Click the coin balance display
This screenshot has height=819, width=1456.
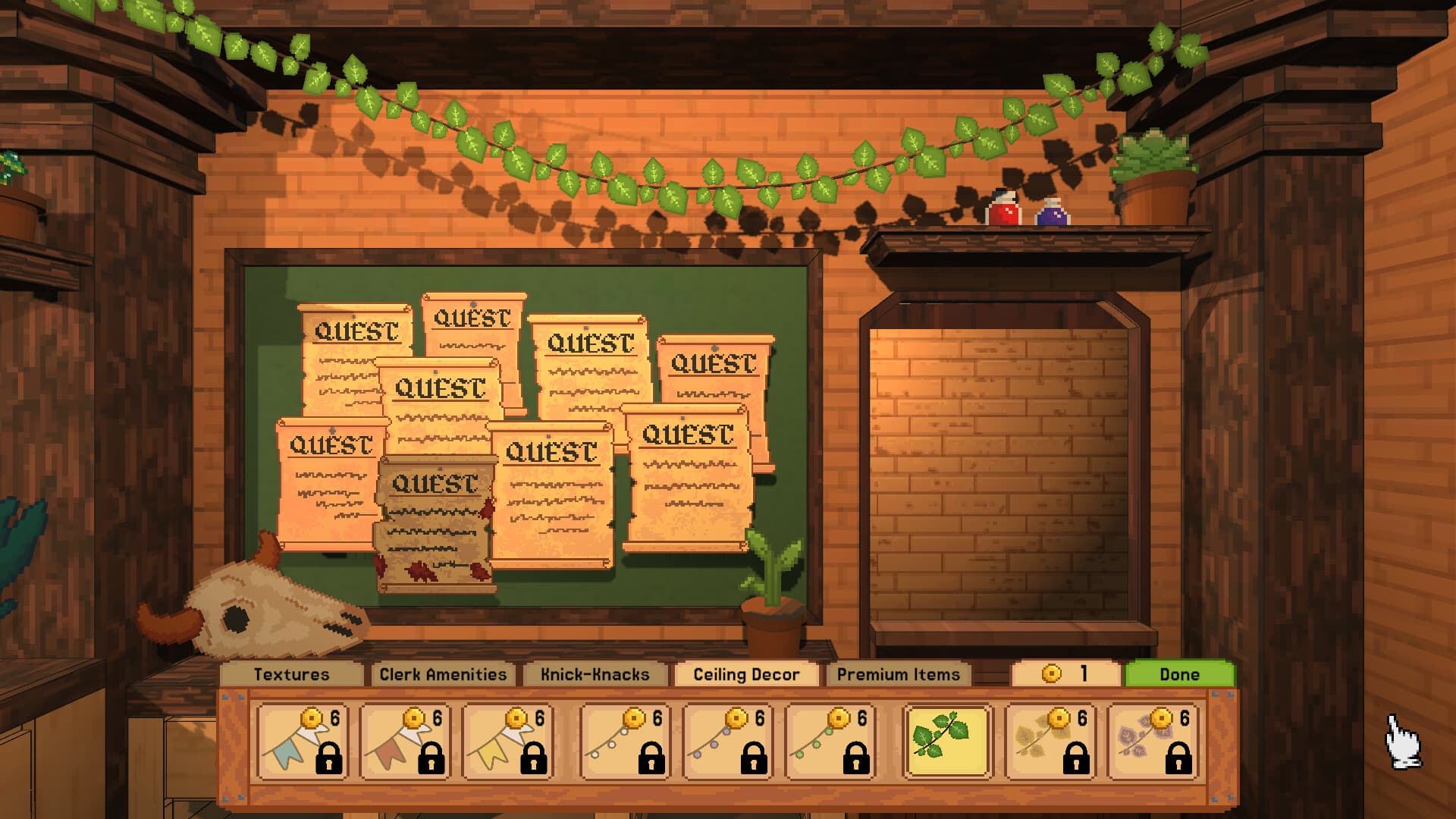coord(1065,673)
